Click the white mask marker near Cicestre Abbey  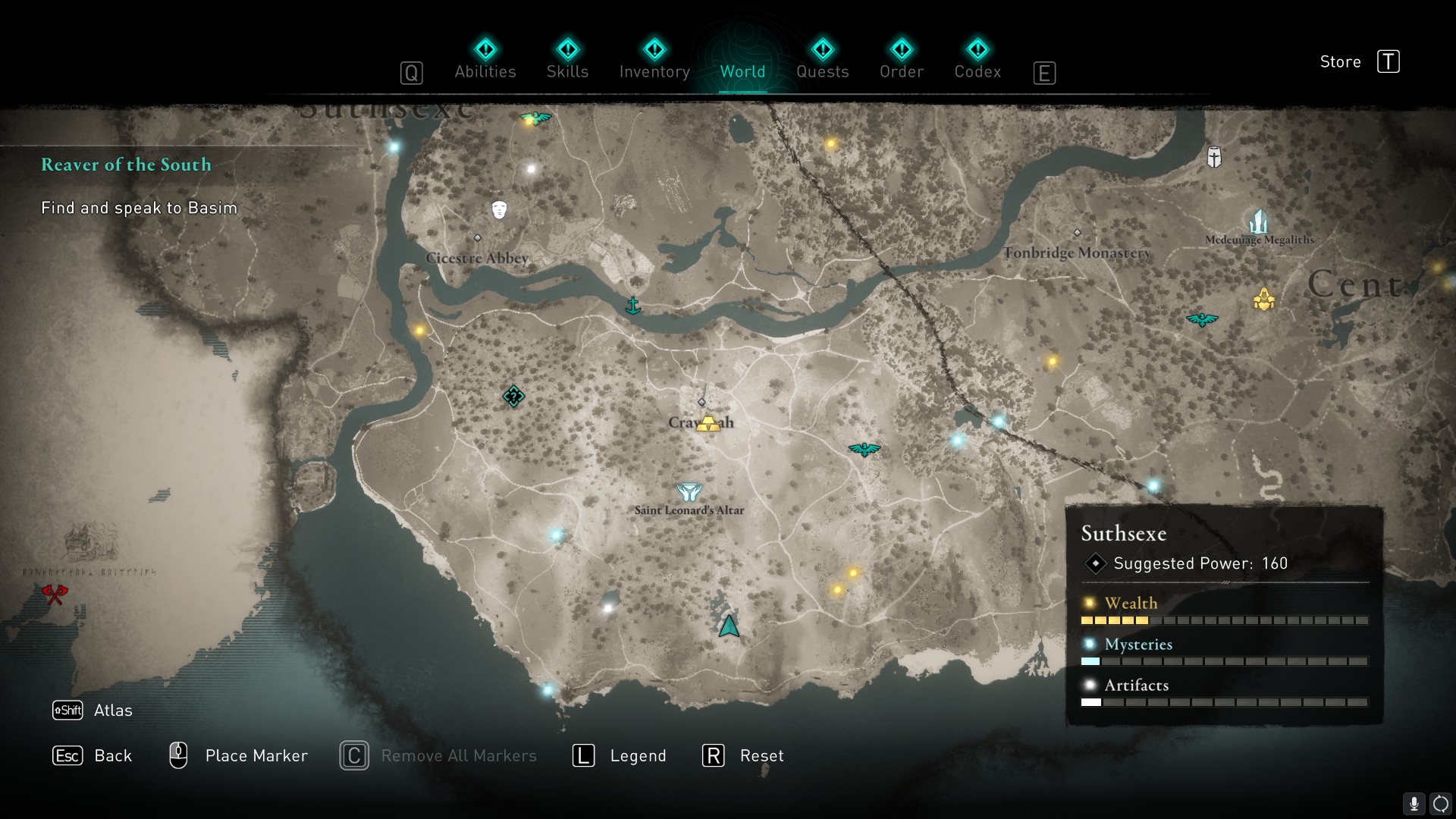(x=498, y=209)
